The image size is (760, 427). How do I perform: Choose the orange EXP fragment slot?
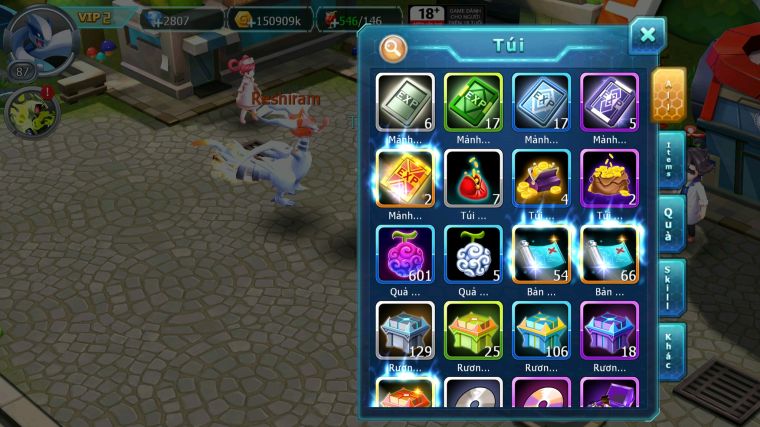click(x=405, y=179)
